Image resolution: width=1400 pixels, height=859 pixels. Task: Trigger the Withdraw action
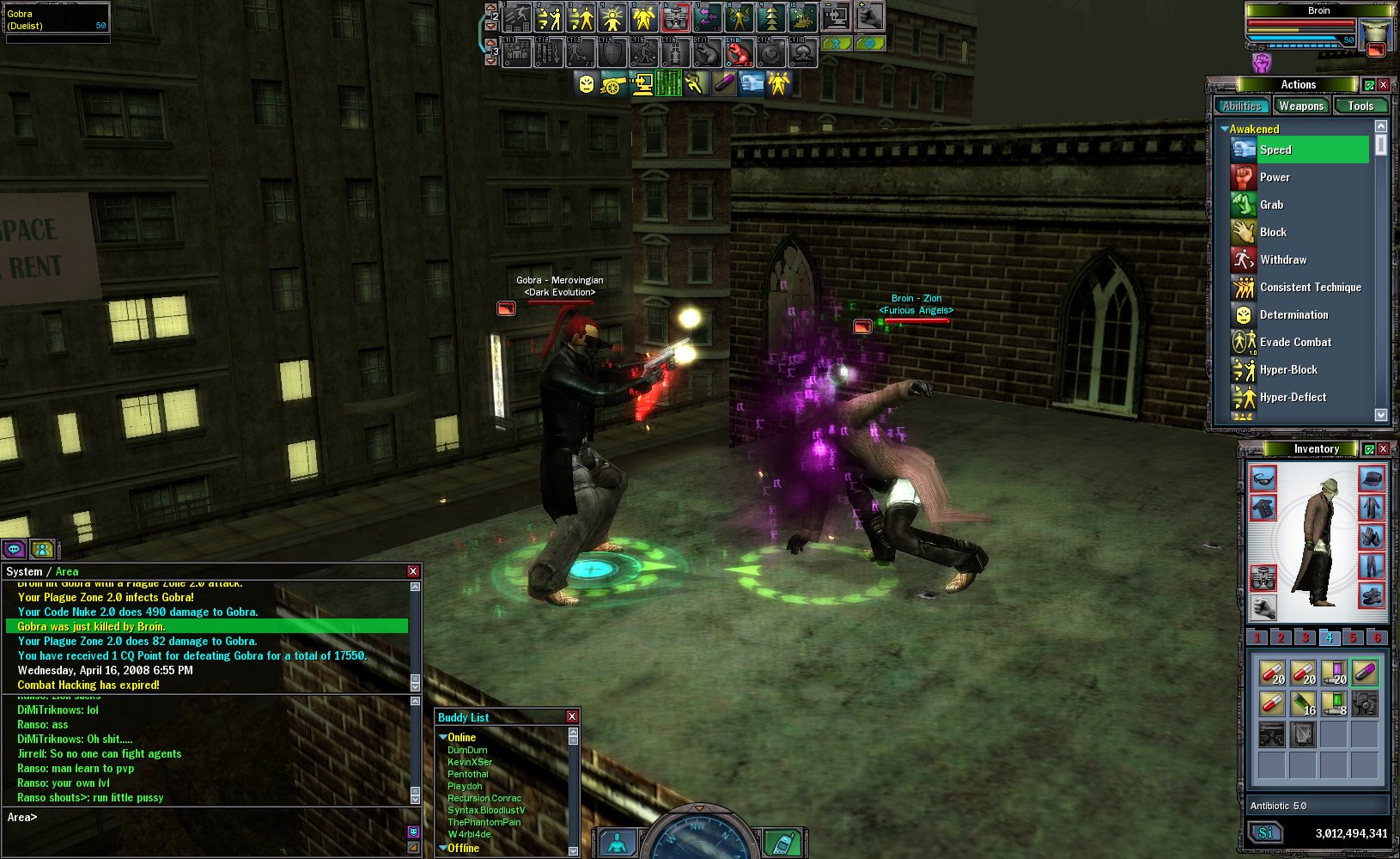(x=1282, y=259)
